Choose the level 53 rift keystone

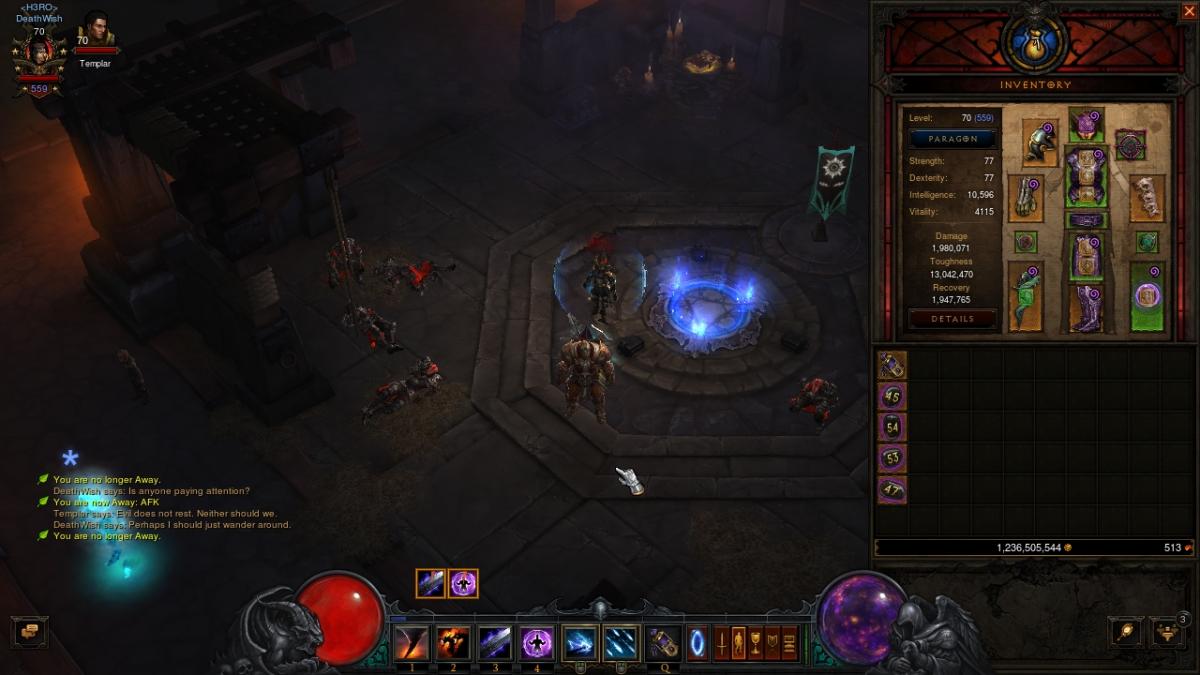892,459
